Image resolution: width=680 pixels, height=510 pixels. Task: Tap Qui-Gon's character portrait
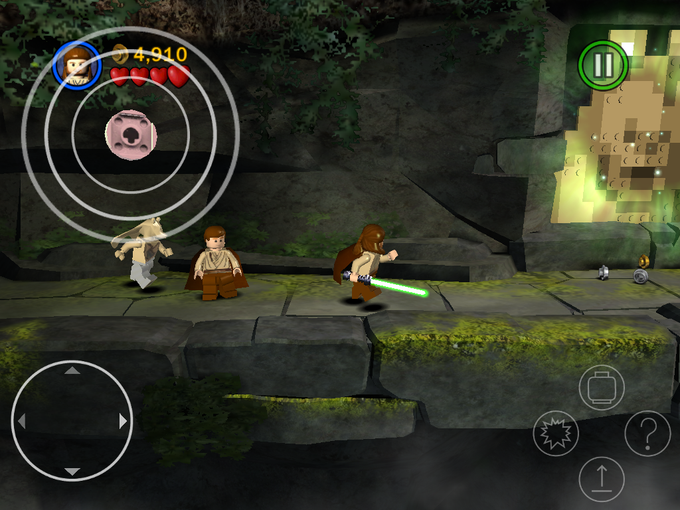coord(77,65)
